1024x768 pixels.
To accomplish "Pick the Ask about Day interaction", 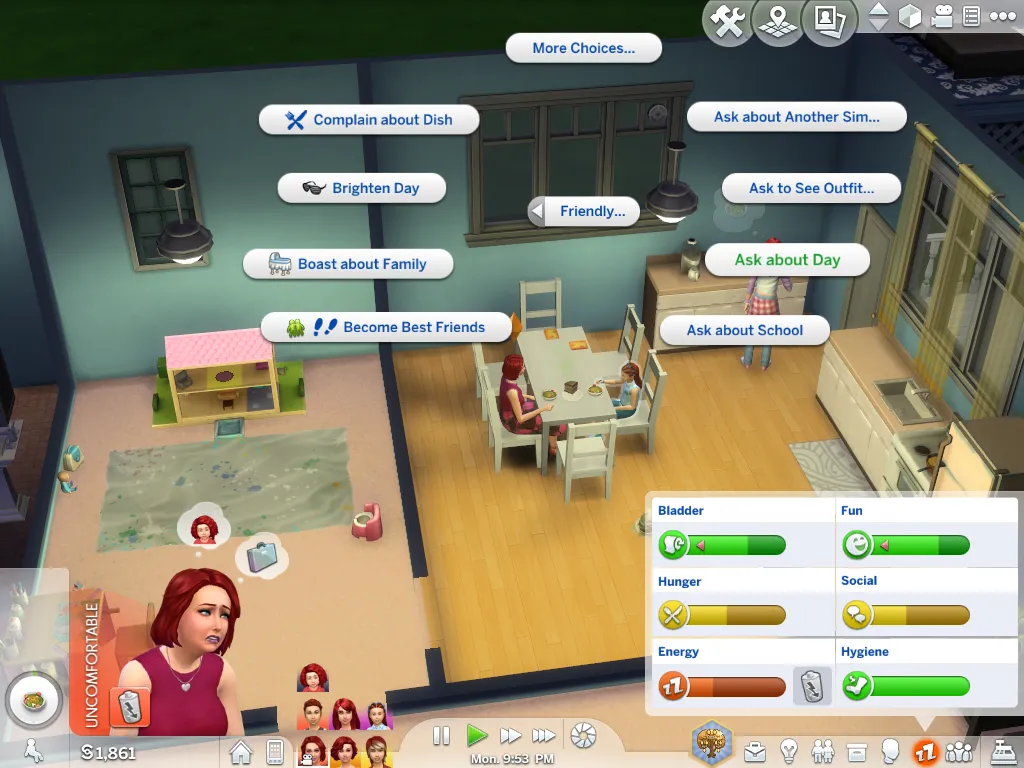I will 787,260.
